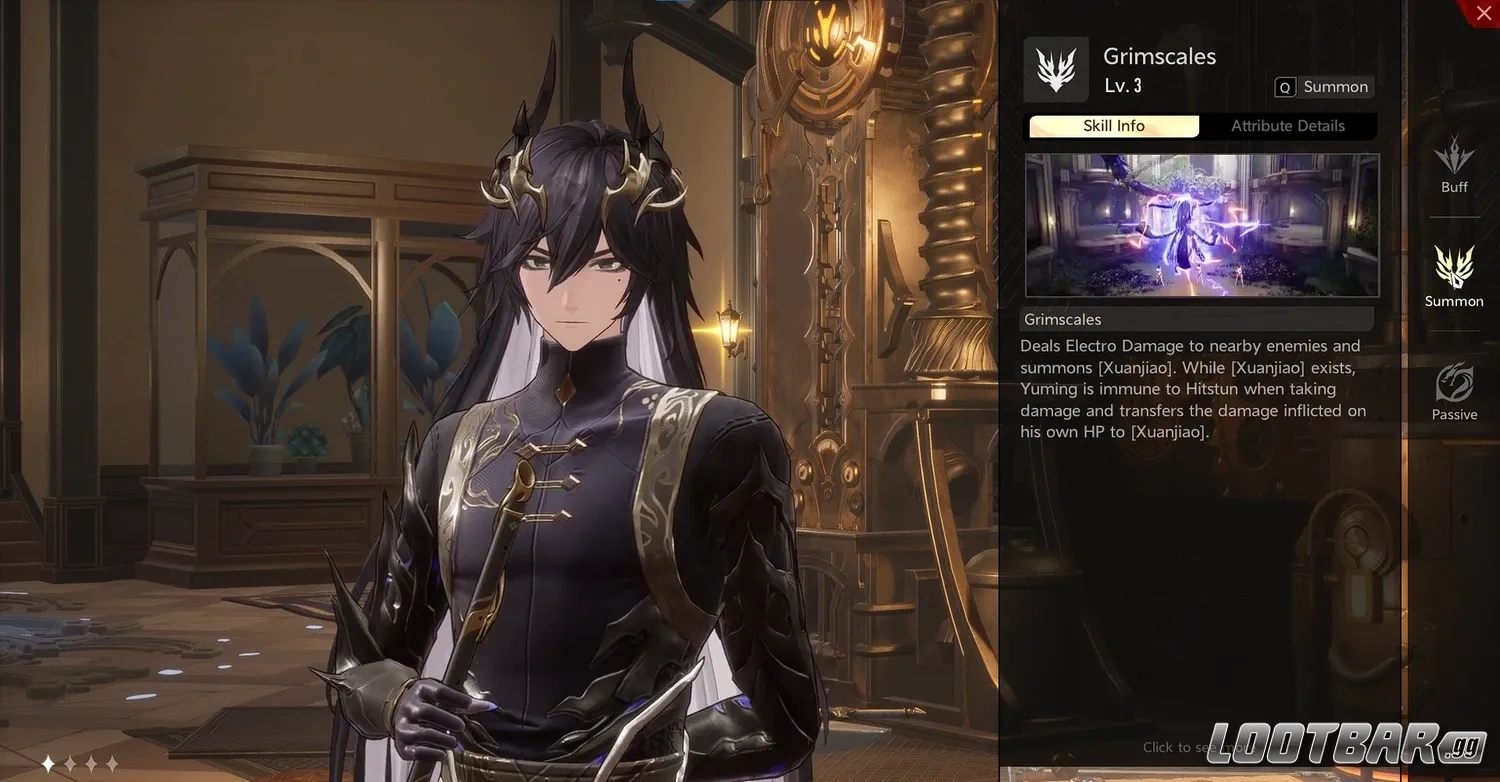
Task: Switch to the Attribute Details tab
Action: coord(1288,126)
